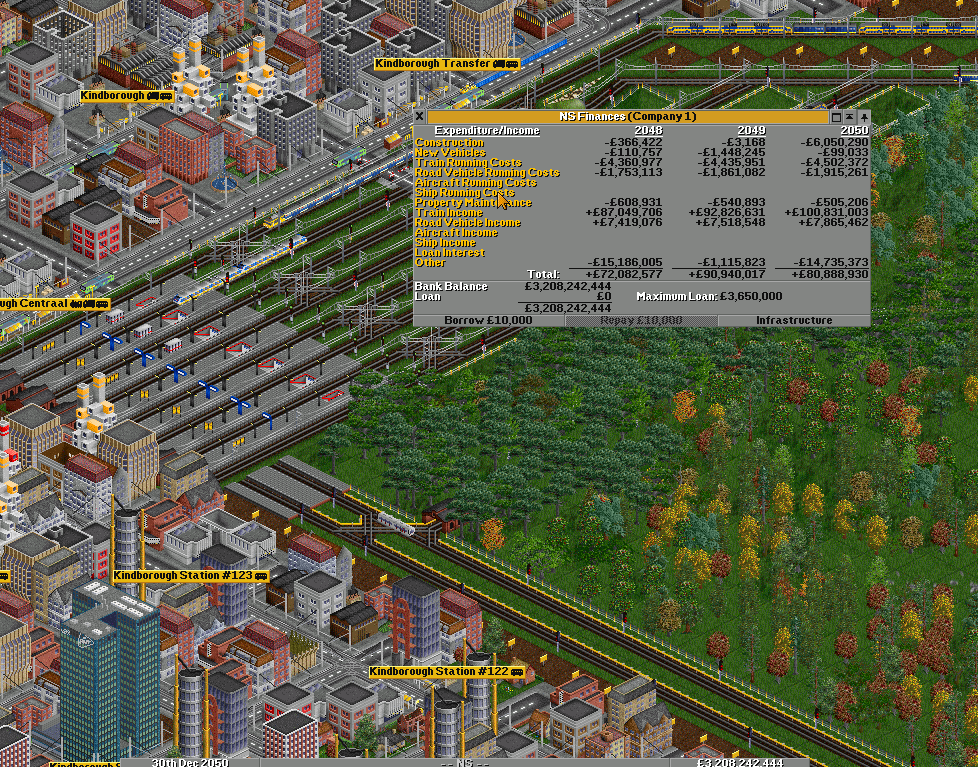
Task: Open the Infrastructure details
Action: [x=794, y=320]
